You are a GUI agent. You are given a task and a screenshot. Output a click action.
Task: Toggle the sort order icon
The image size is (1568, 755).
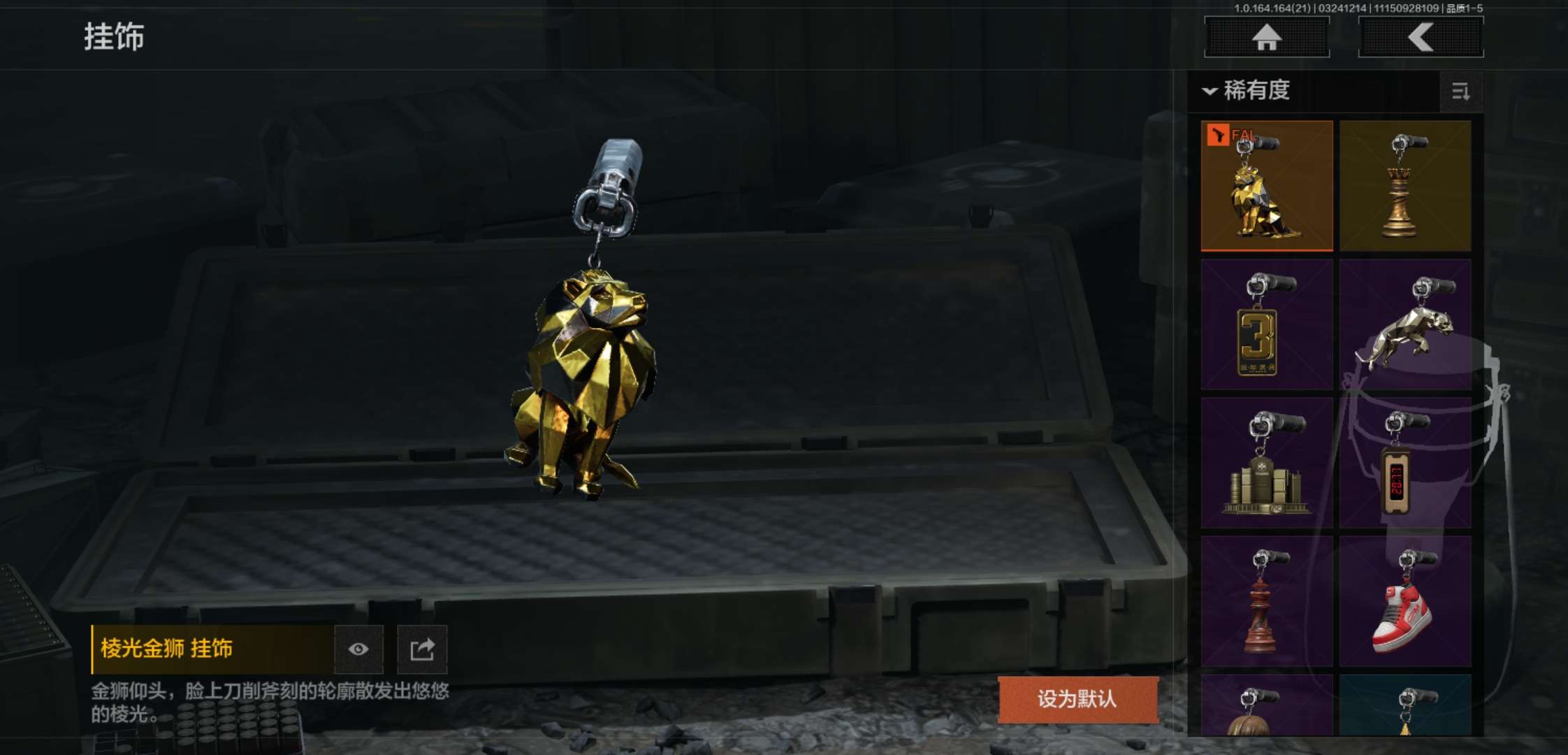(x=1460, y=92)
